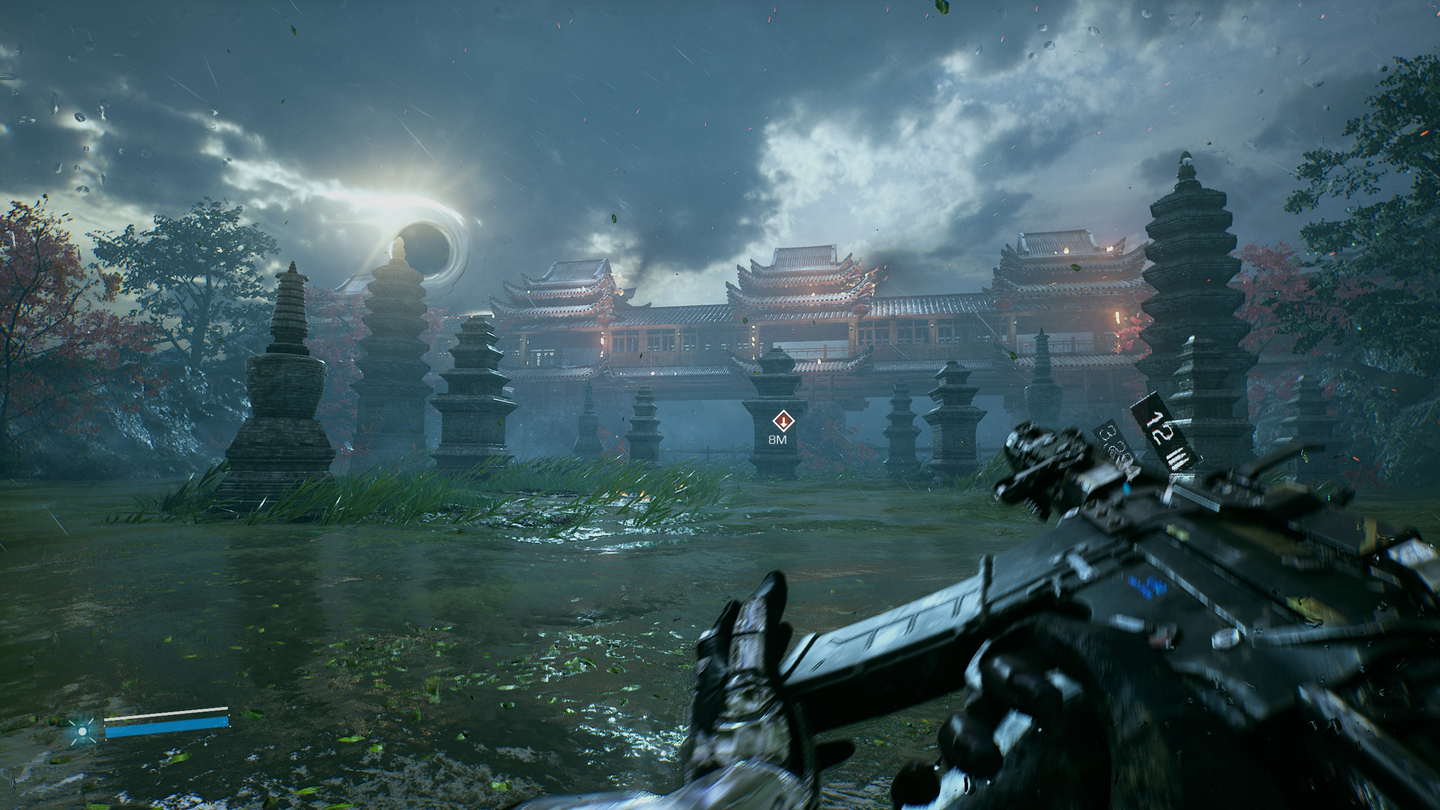Click the objective waypoint marker showing 8M
The height and width of the screenshot is (810, 1440).
tap(783, 420)
